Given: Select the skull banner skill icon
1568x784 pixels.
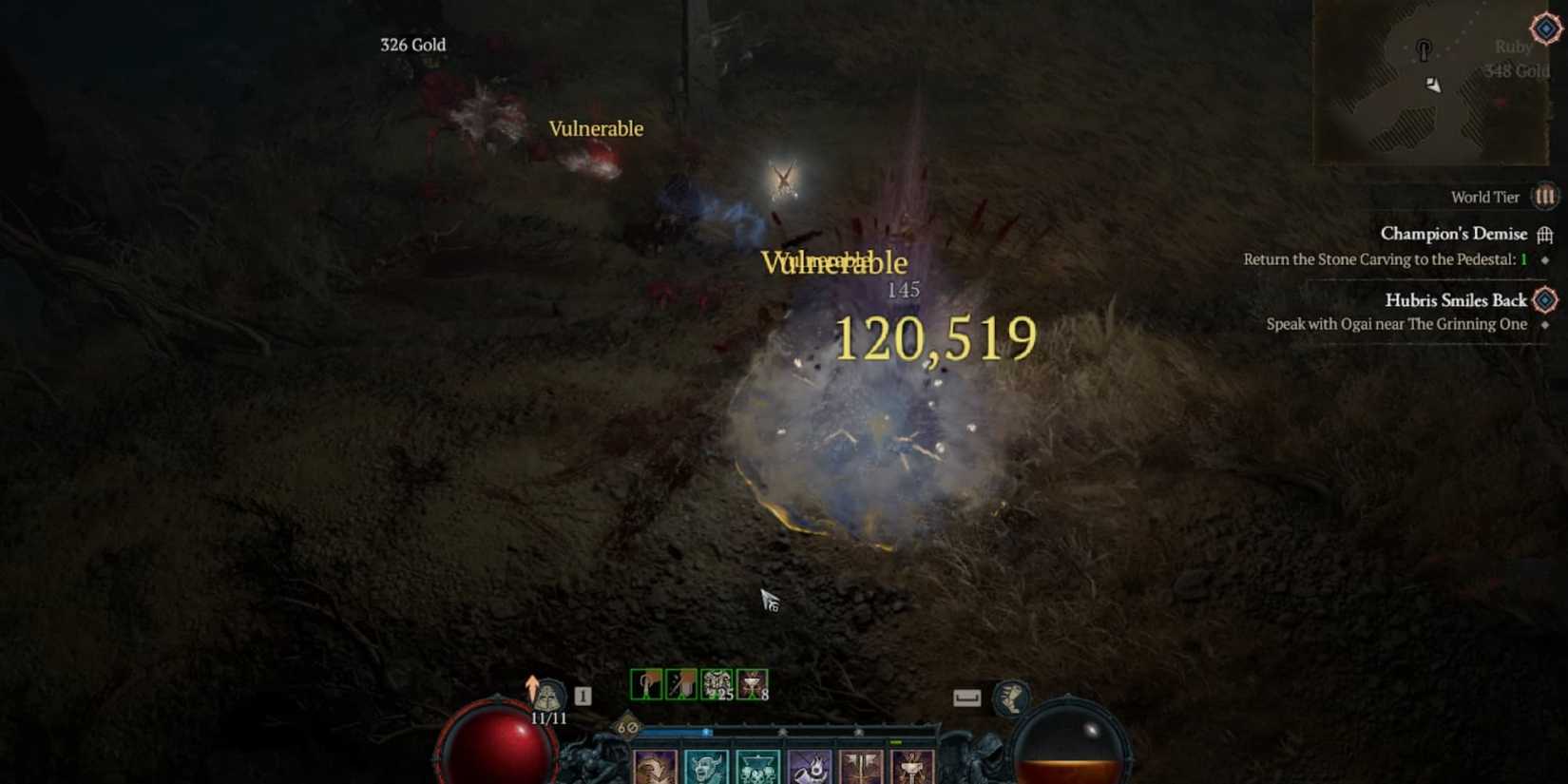Looking at the screenshot, I should [x=757, y=765].
